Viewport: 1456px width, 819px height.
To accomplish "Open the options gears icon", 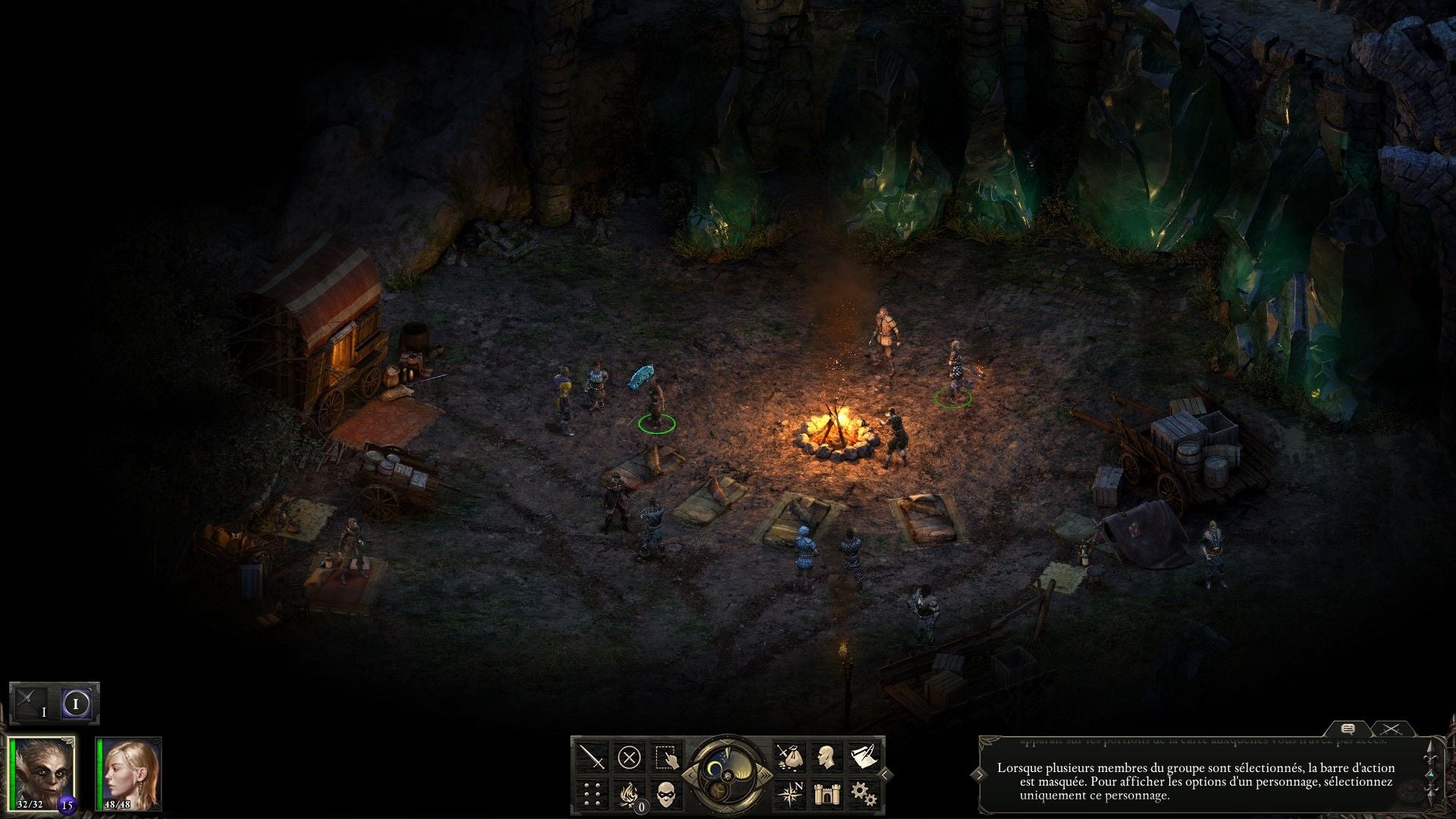I will [x=863, y=793].
